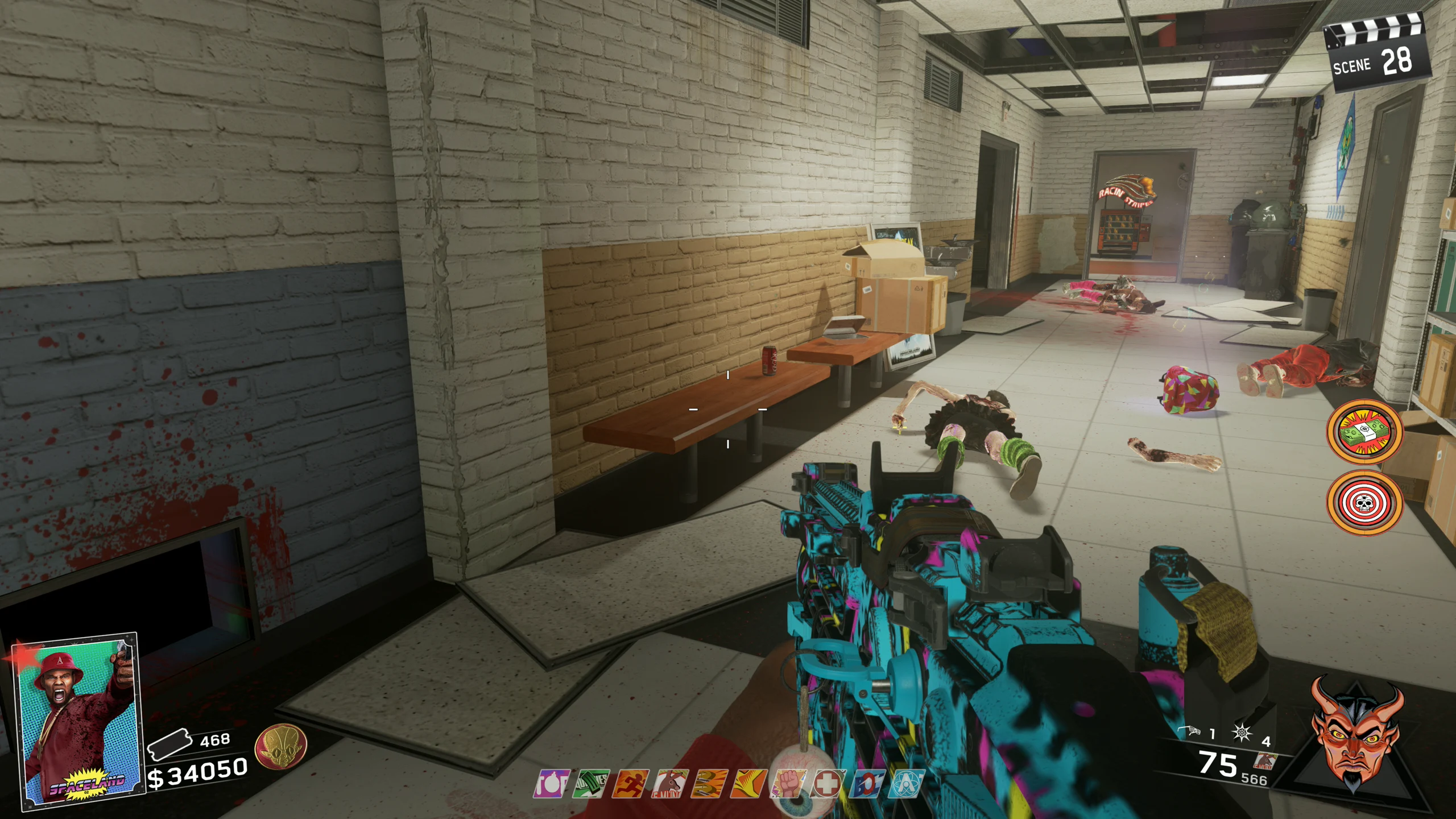Select the clenched fist Slappy Taffy perk

point(789,784)
